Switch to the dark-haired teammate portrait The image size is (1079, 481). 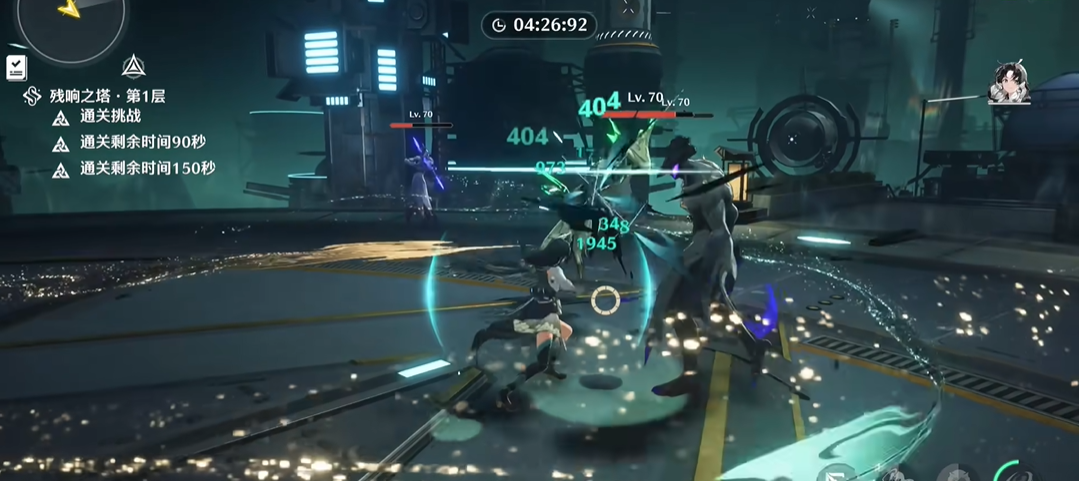point(1009,83)
